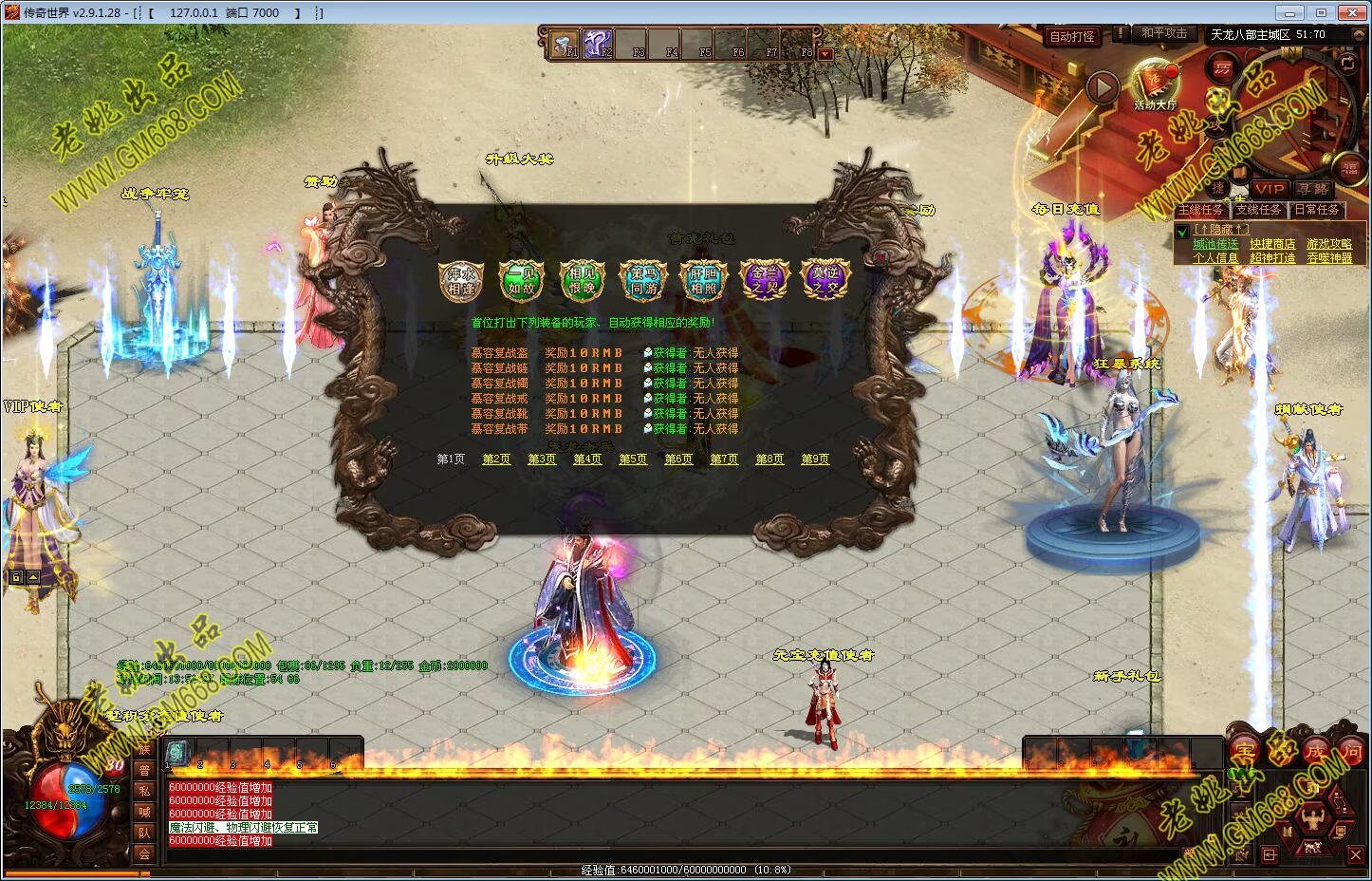
Task: Activate 寻路 pathfinding button
Action: [x=1313, y=189]
